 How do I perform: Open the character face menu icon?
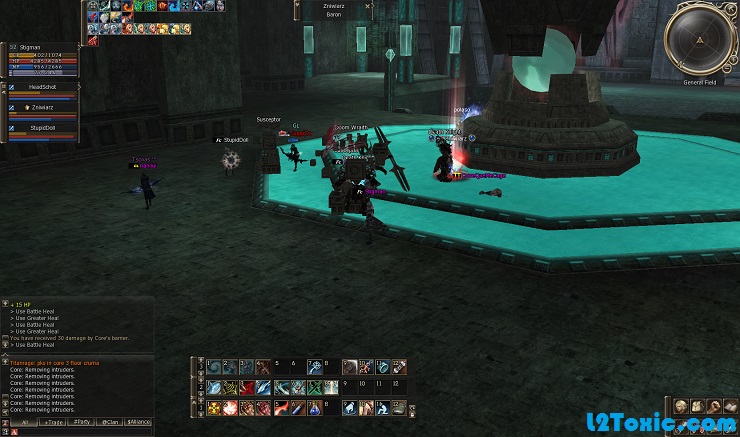[681, 406]
